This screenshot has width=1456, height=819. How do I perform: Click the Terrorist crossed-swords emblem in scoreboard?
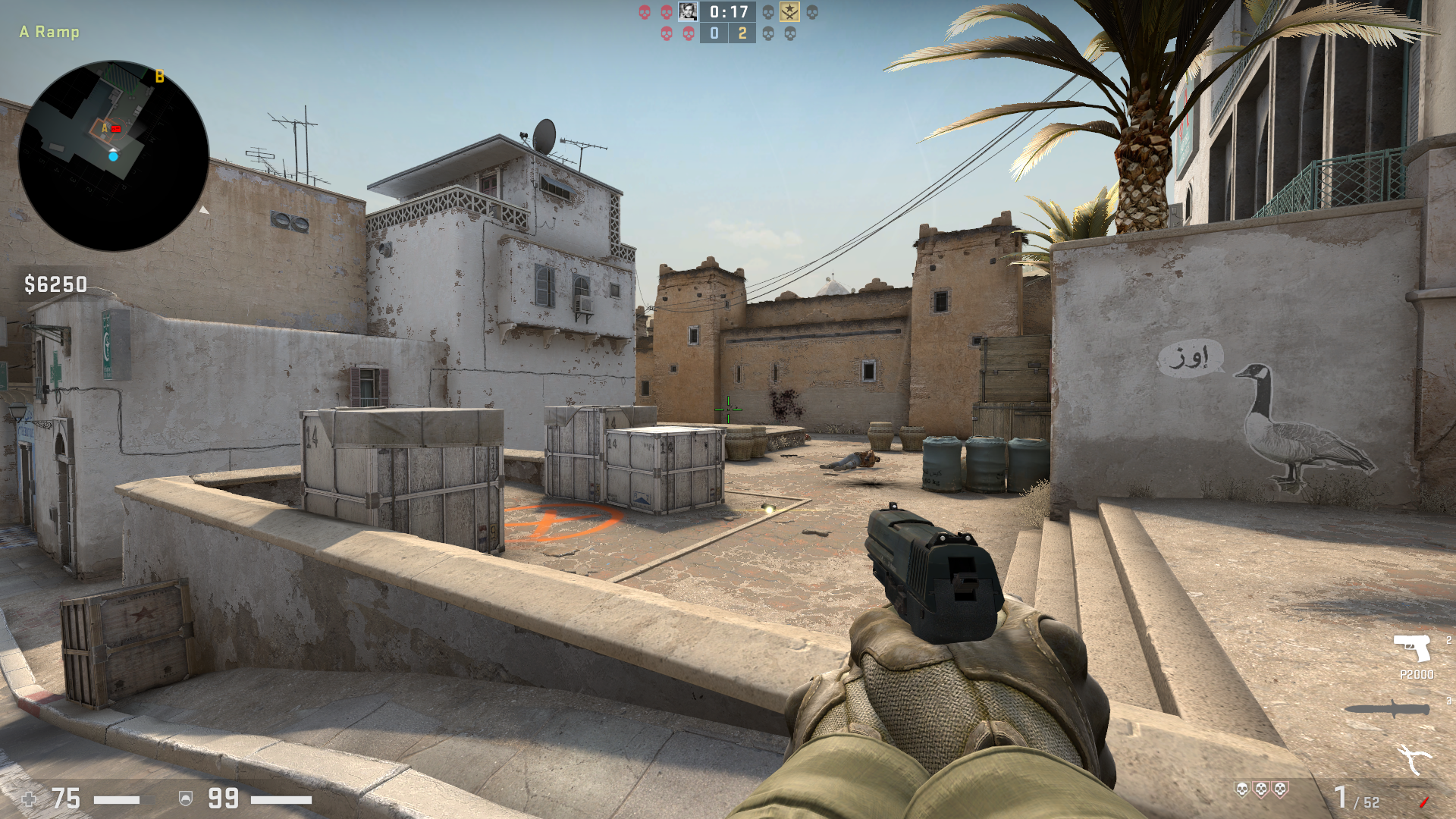790,11
